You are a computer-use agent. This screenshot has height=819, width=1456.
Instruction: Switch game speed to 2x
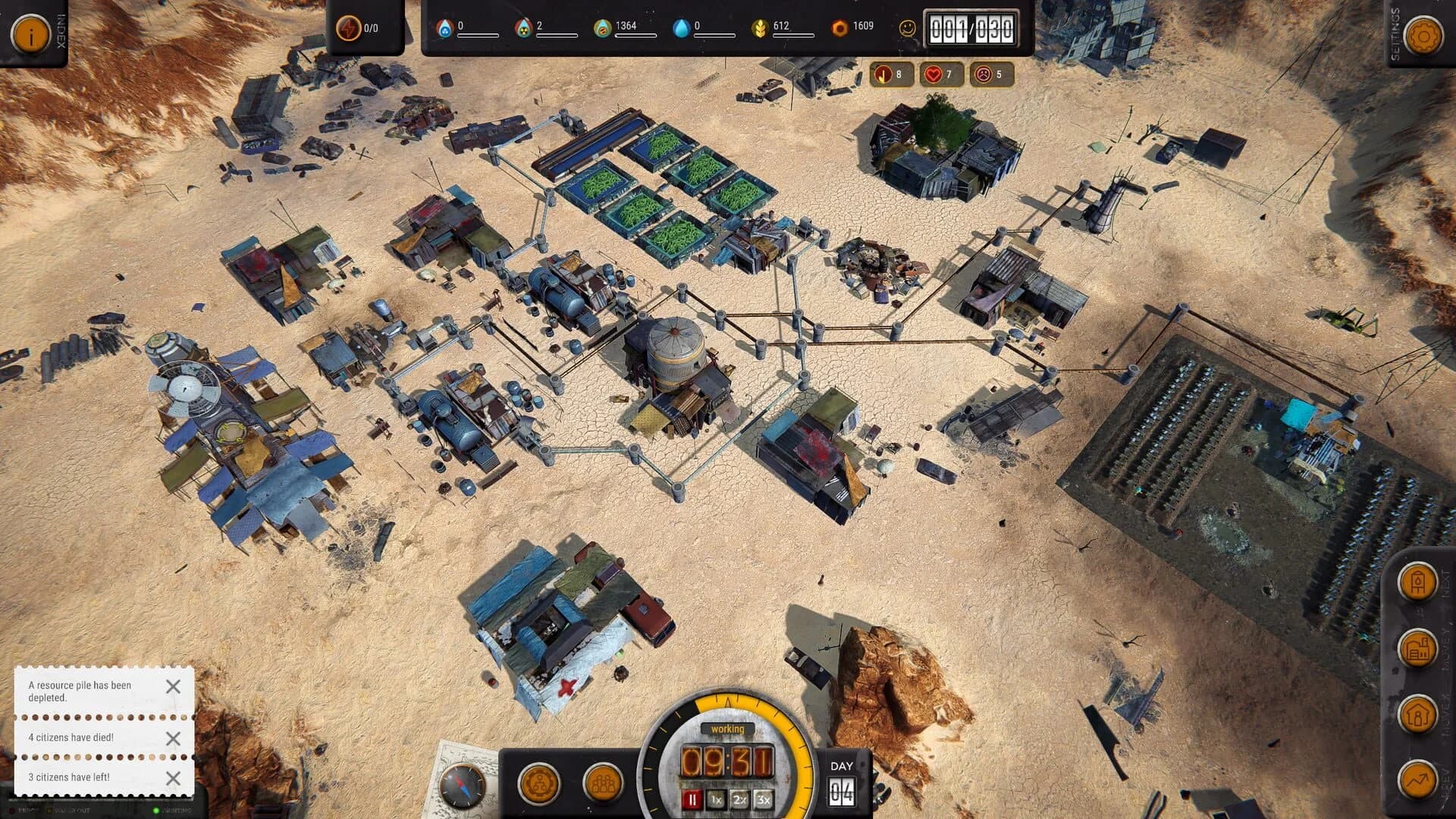(739, 799)
